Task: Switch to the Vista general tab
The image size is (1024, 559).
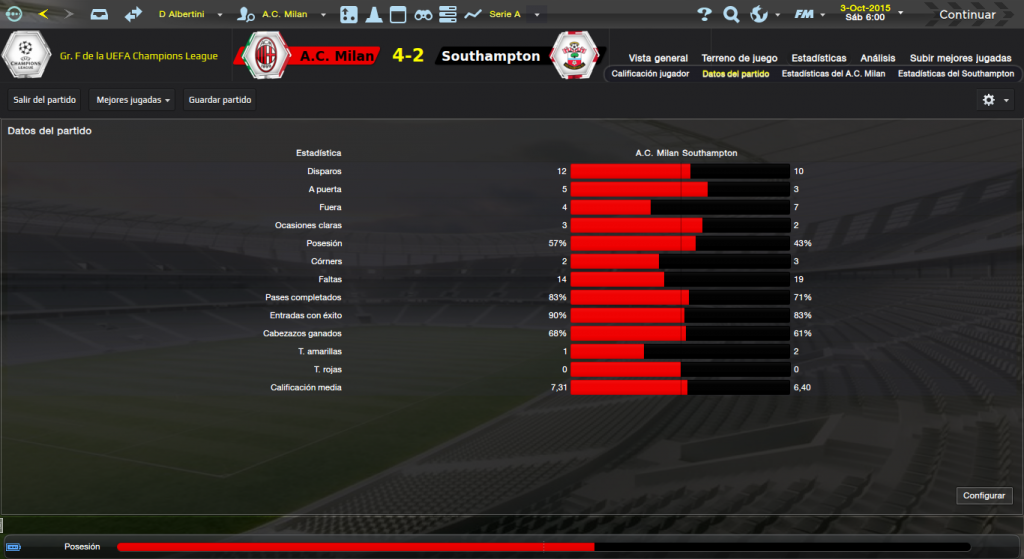Action: 658,58
